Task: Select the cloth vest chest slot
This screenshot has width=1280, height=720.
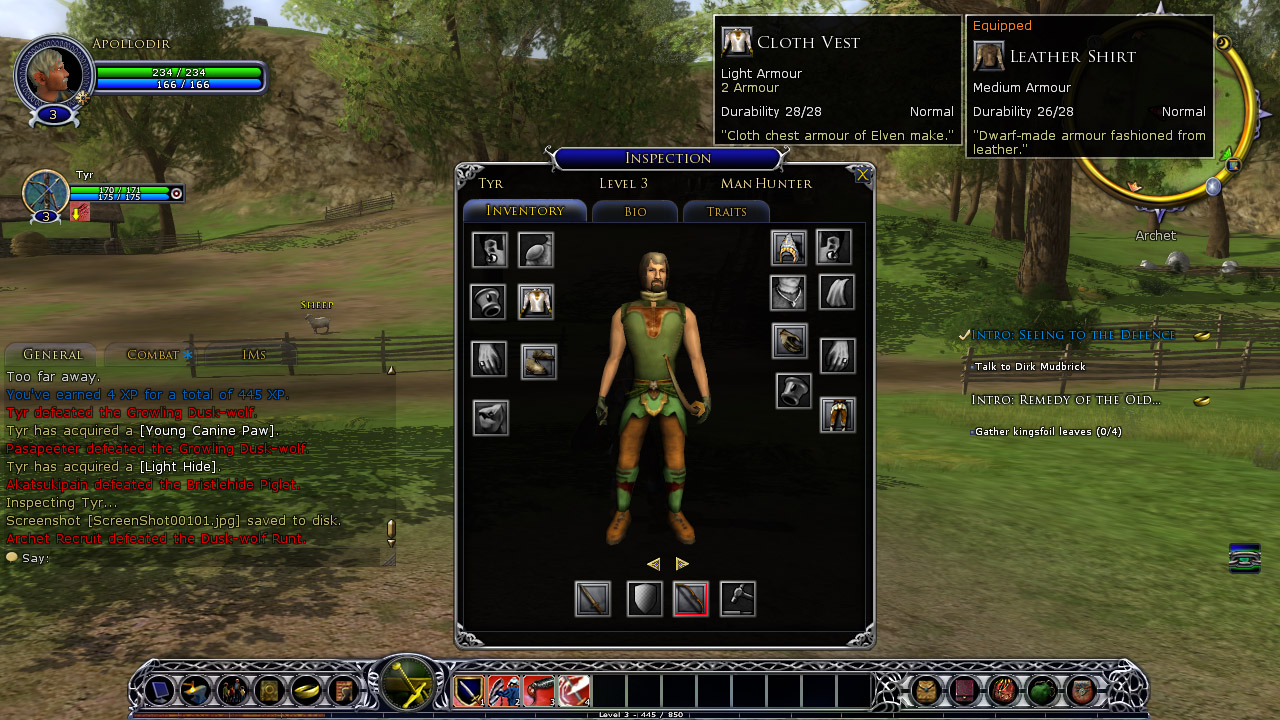Action: pos(536,302)
